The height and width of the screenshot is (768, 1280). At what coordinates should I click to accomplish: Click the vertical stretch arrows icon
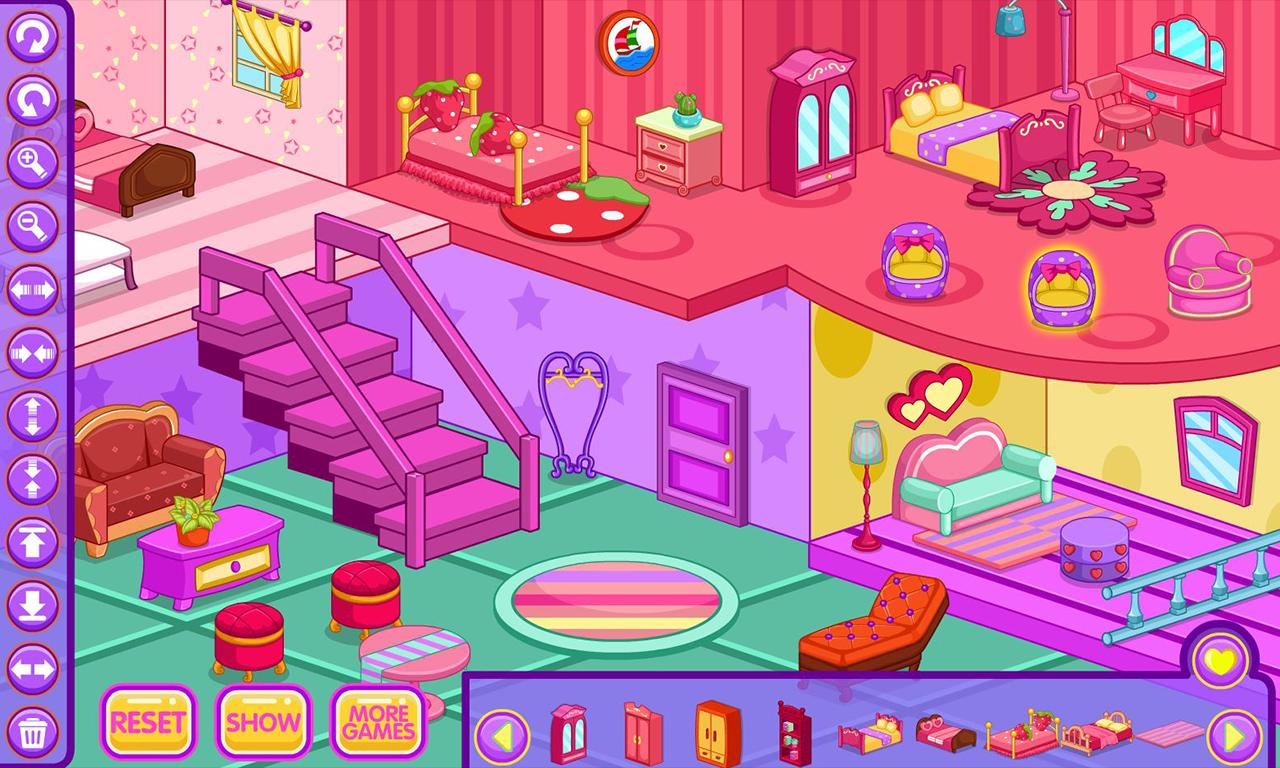(33, 414)
